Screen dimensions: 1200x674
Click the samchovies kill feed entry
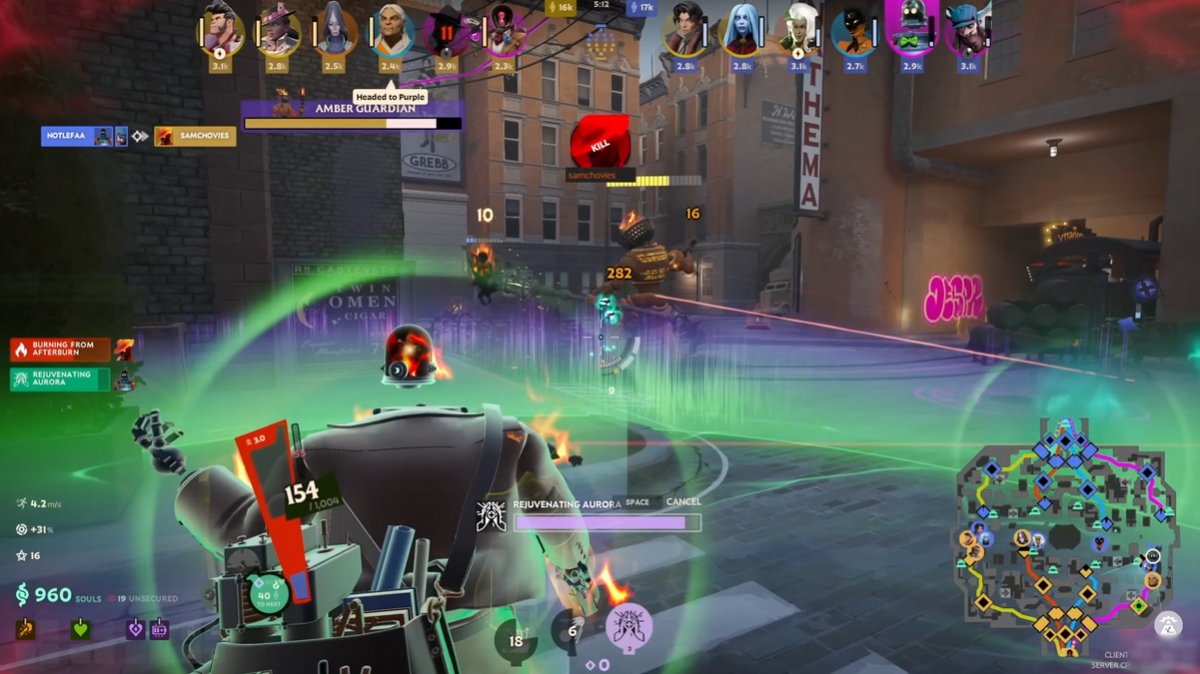point(195,136)
